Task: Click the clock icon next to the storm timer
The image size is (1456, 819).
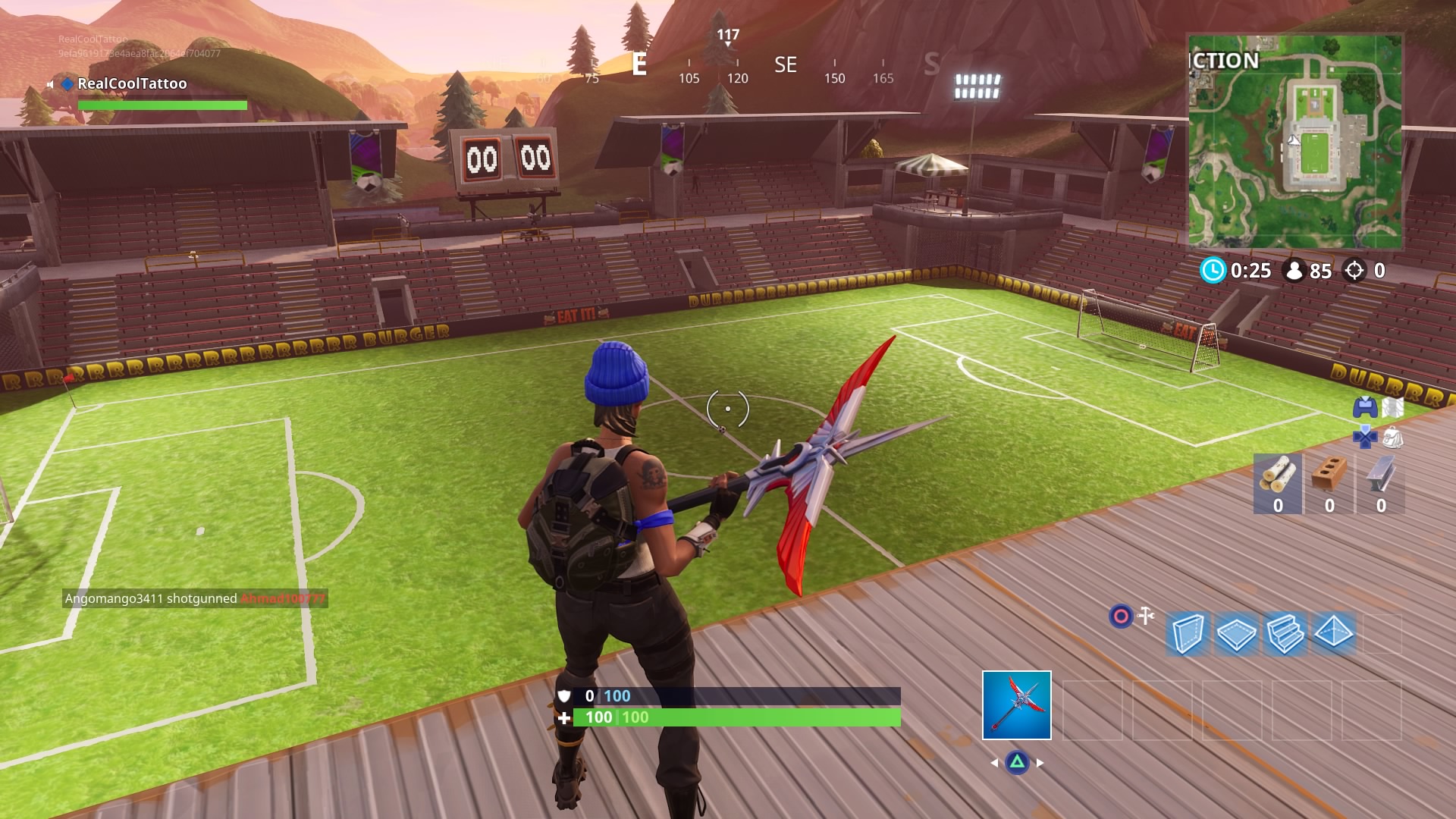Action: click(x=1214, y=269)
